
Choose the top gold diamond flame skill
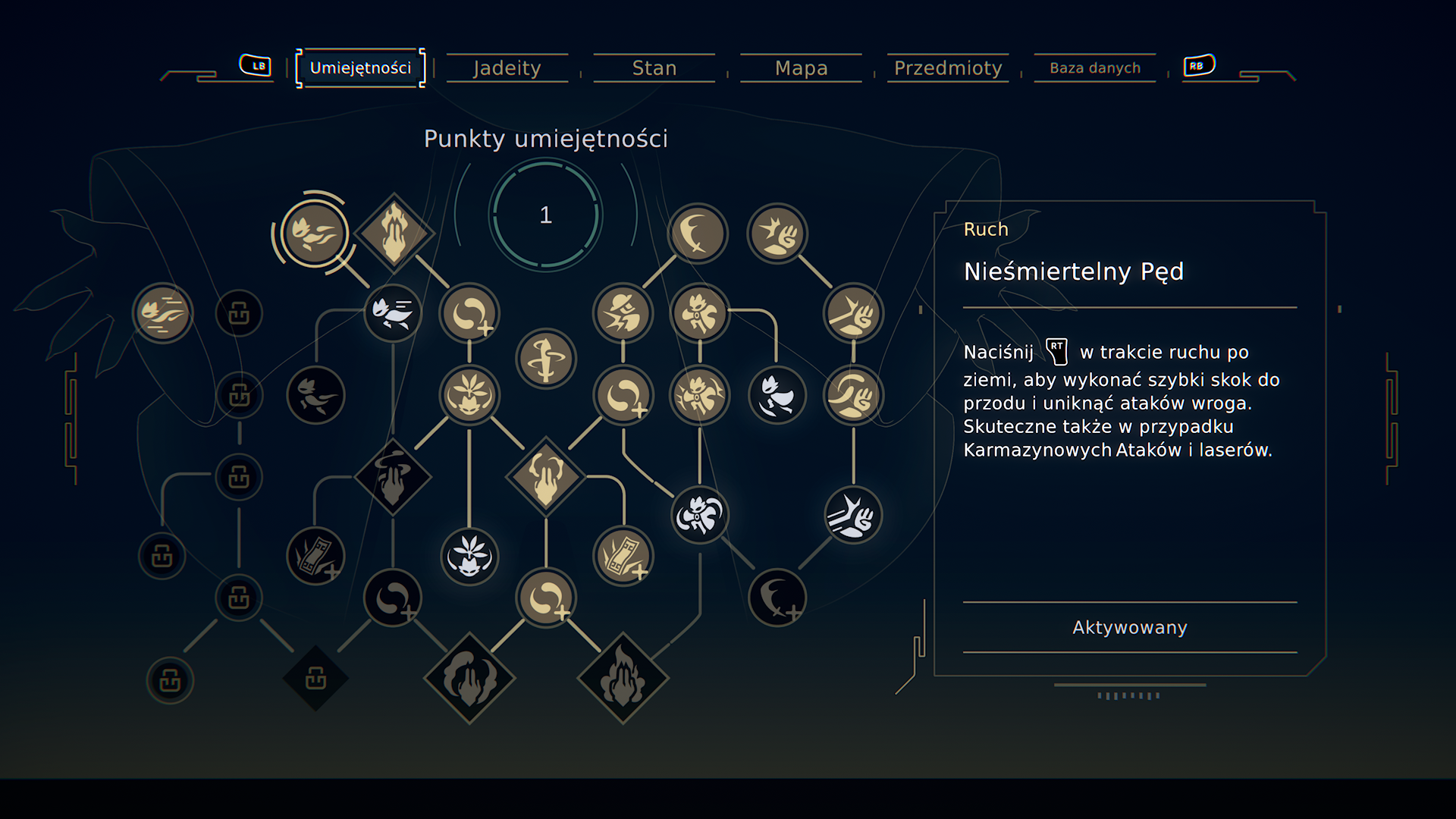click(394, 234)
